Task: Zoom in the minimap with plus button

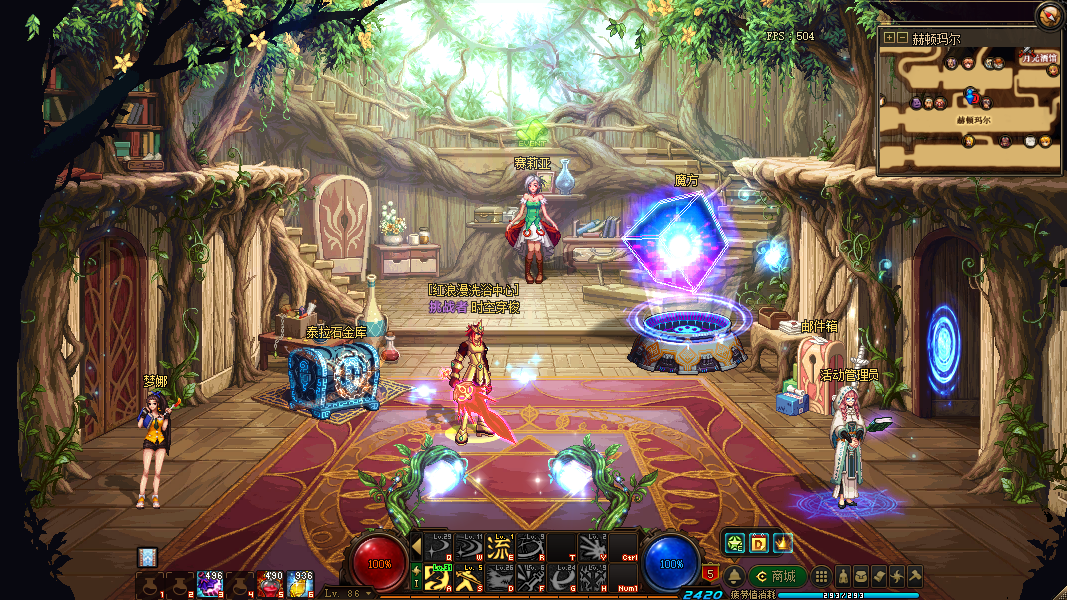Action: coord(889,38)
